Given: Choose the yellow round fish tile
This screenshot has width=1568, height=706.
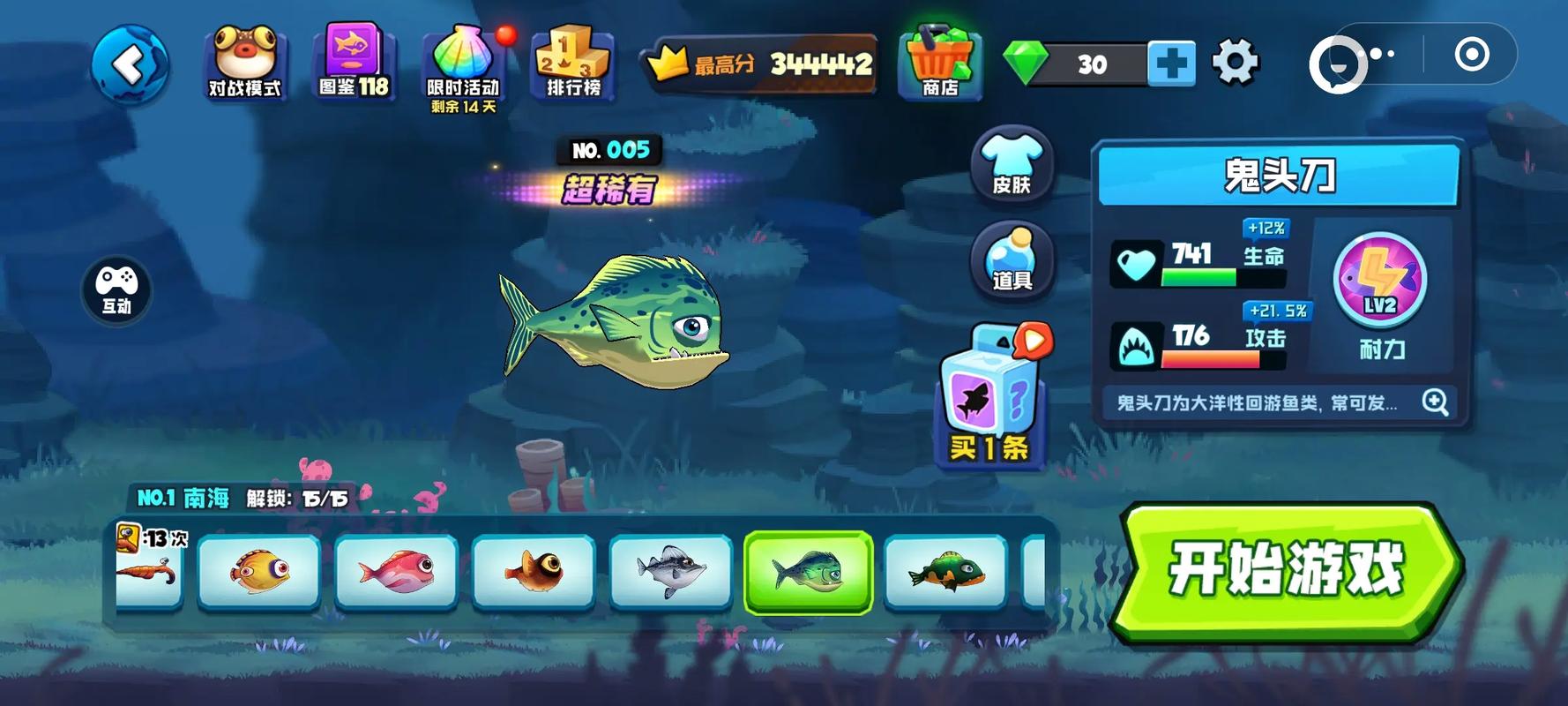Looking at the screenshot, I should click(259, 571).
